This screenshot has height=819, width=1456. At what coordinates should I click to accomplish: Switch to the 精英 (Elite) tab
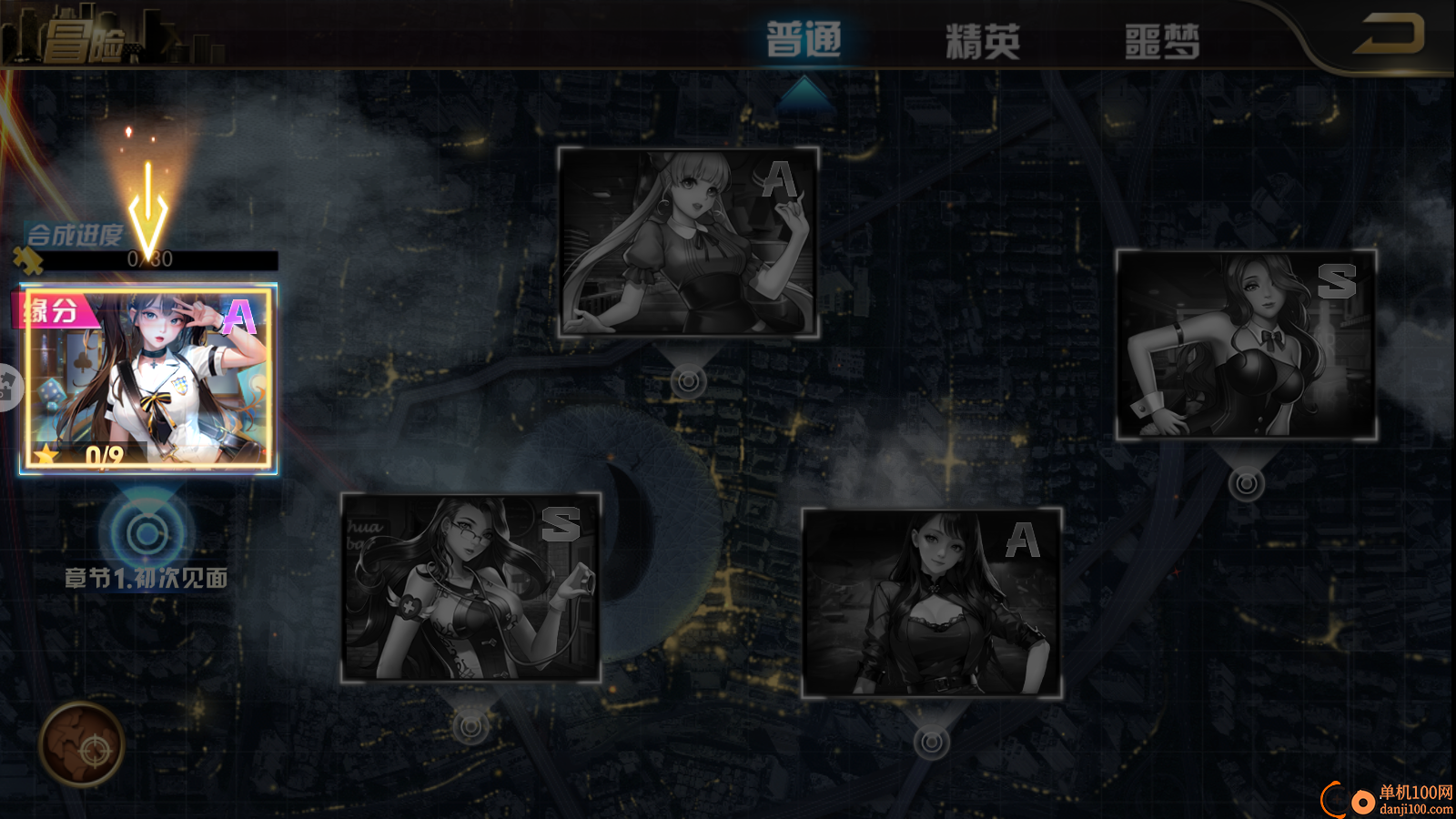[x=981, y=40]
